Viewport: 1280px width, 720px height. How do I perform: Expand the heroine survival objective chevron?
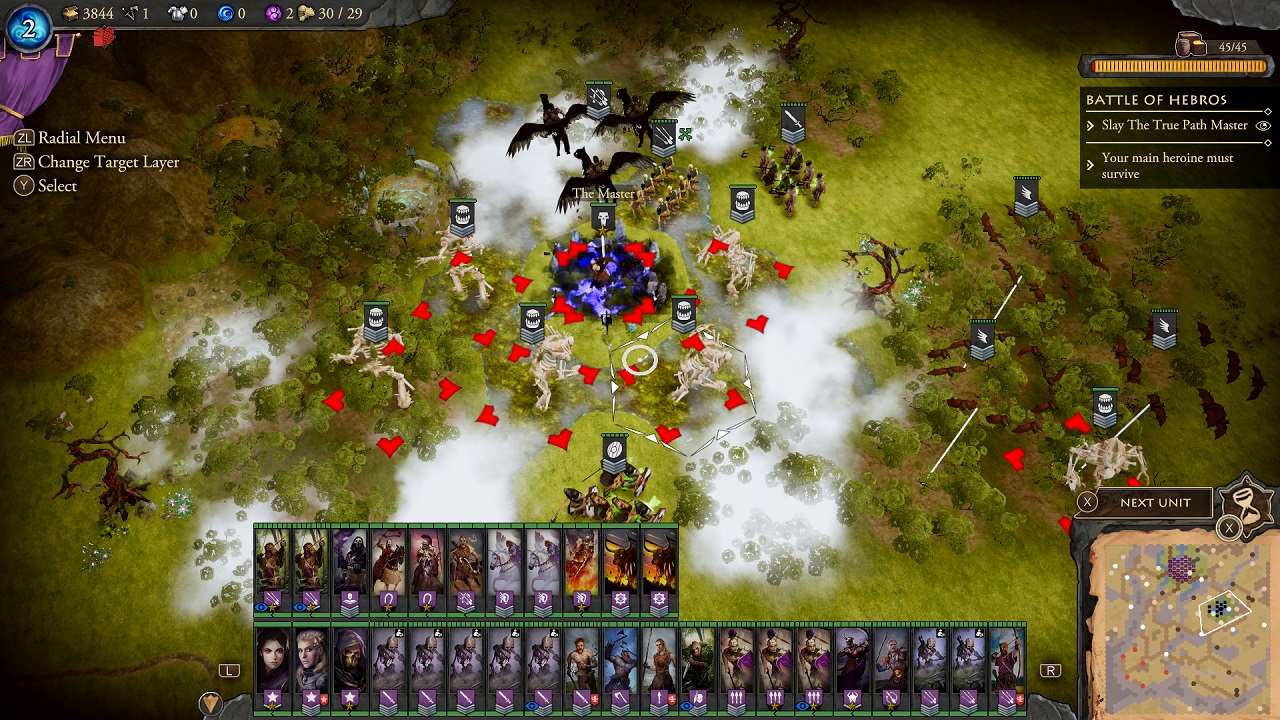click(1090, 164)
